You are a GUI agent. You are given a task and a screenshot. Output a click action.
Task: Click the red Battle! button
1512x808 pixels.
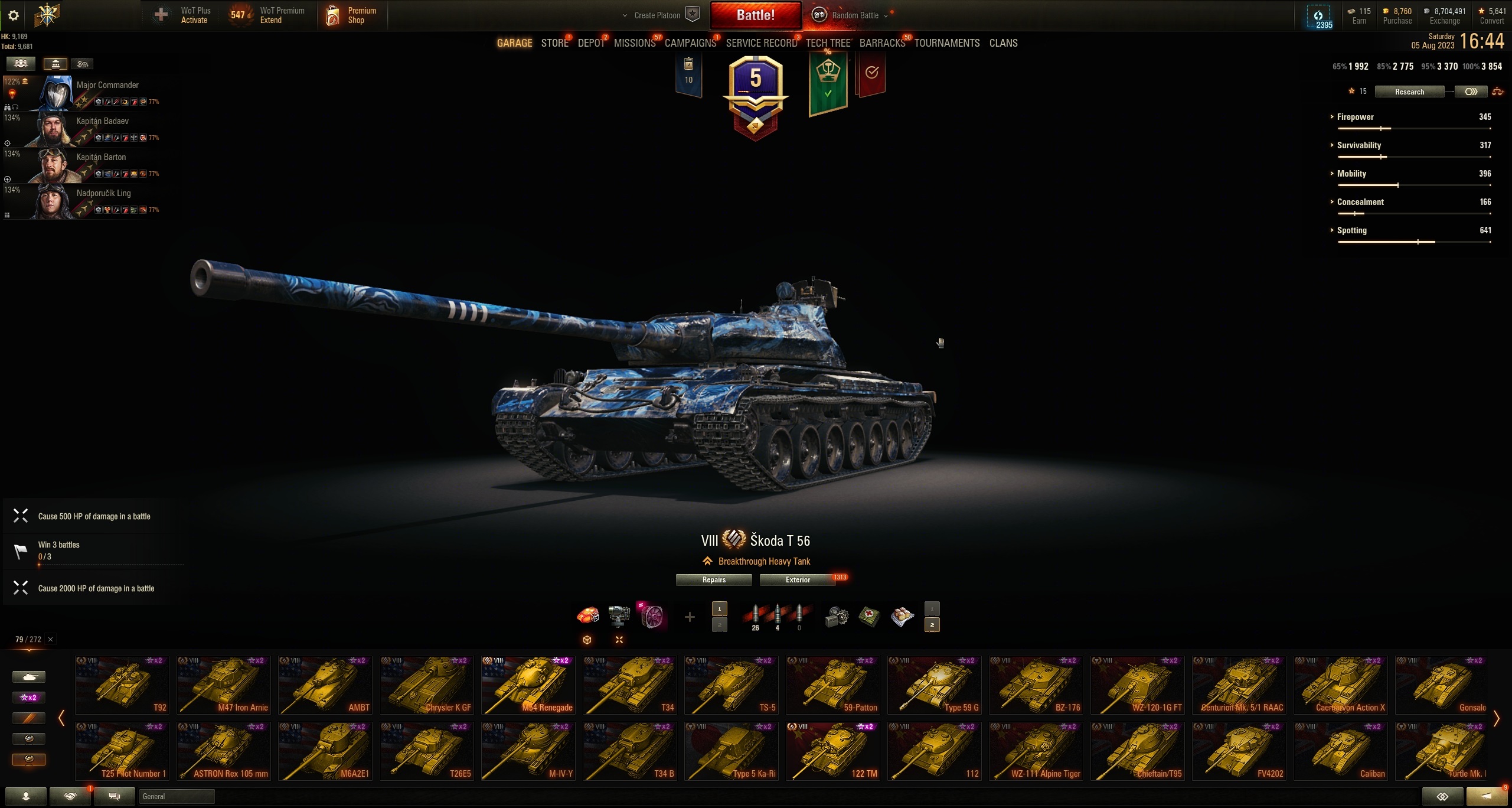pyautogui.click(x=755, y=15)
